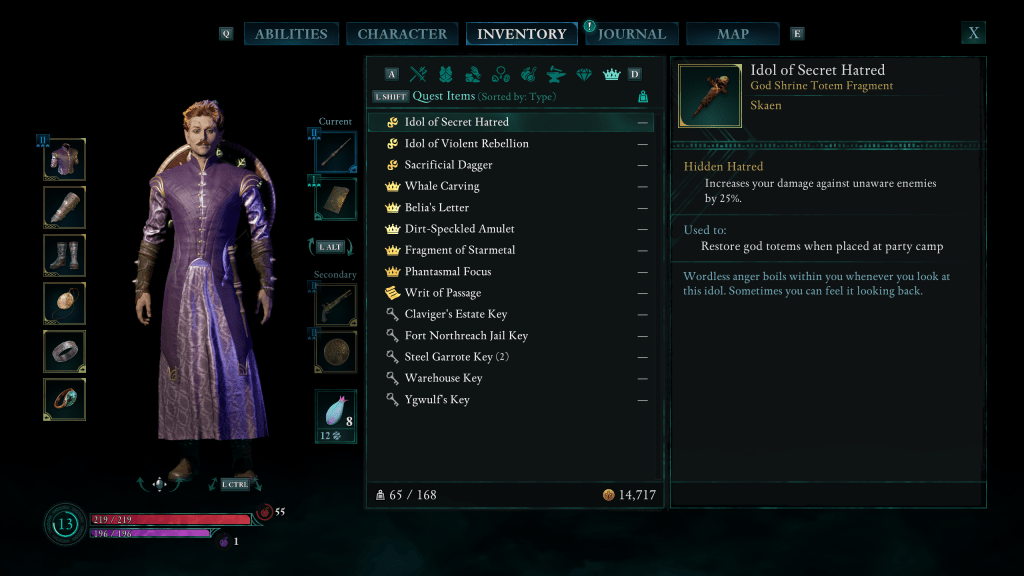Viewport: 1024px width, 576px height.
Task: Select the Idol of Violent Rebellion
Action: click(x=466, y=144)
